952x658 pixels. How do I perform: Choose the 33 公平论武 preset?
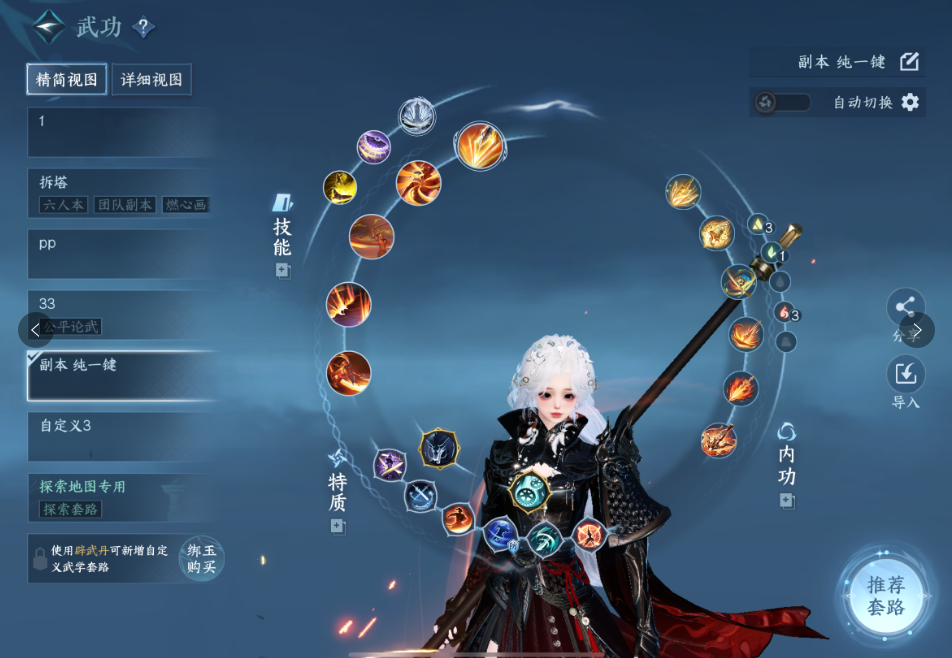[x=120, y=313]
